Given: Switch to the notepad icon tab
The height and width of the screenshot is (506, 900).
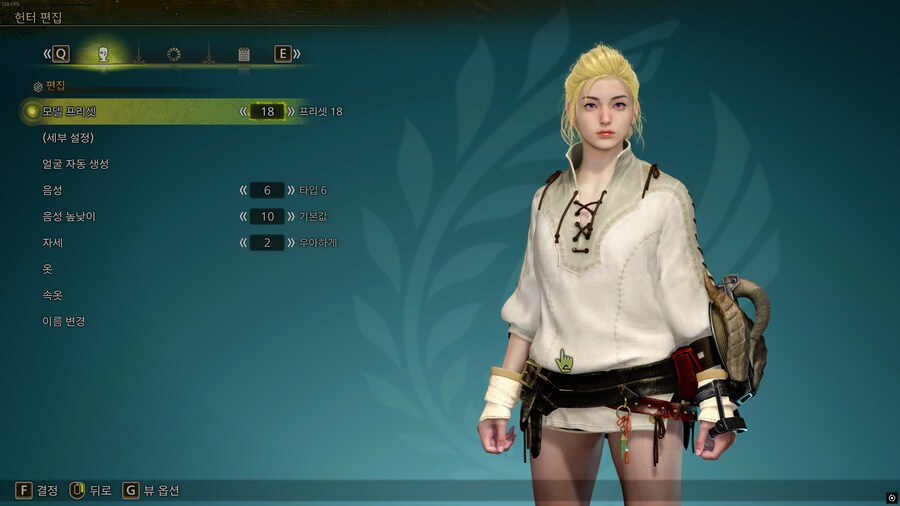Looking at the screenshot, I should (244, 54).
